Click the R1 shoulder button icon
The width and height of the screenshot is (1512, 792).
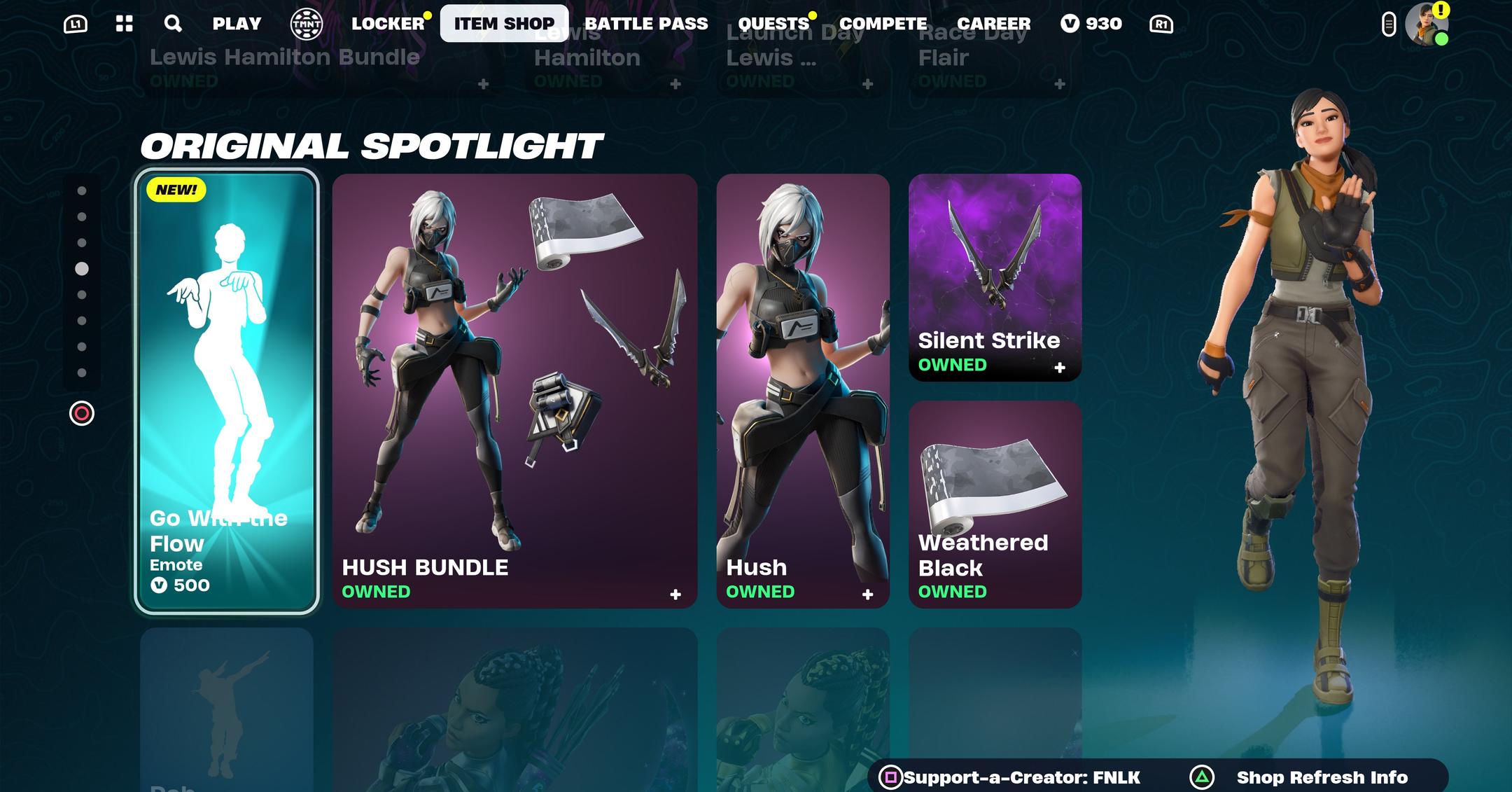coord(1161,22)
